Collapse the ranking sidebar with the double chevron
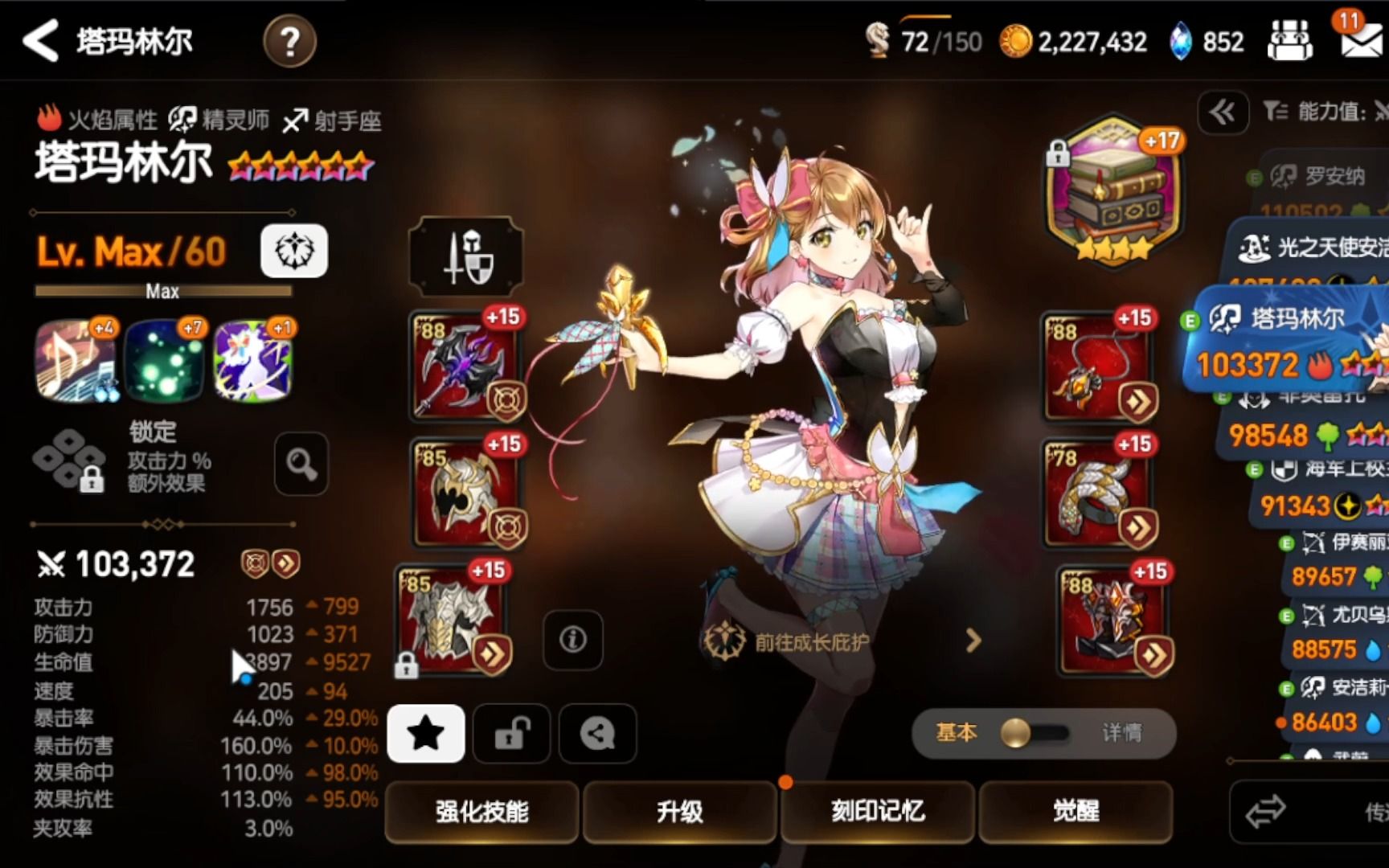The height and width of the screenshot is (868, 1389). 1223,113
